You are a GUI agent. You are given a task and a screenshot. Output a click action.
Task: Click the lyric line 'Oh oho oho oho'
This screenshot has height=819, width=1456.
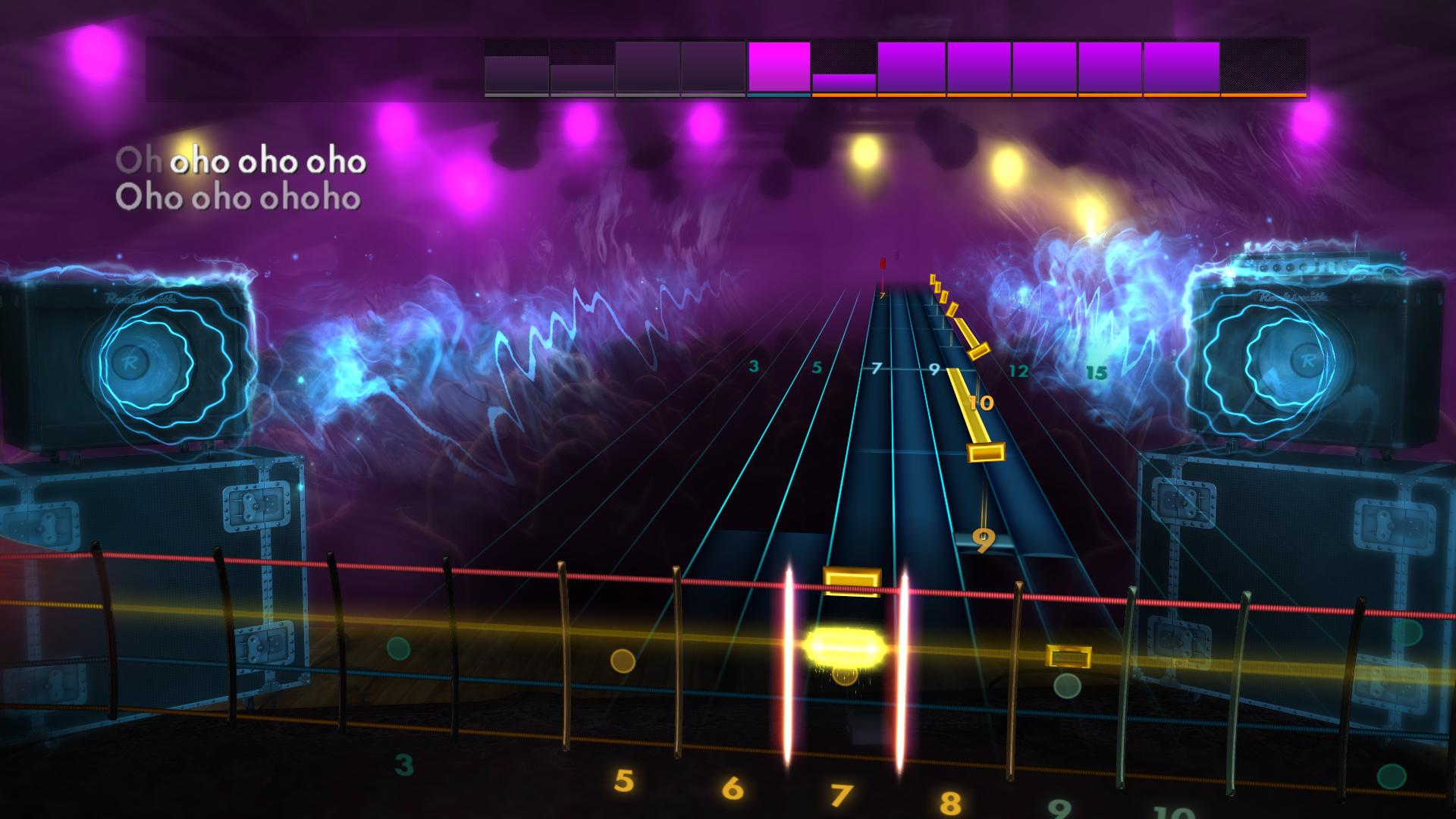(241, 161)
